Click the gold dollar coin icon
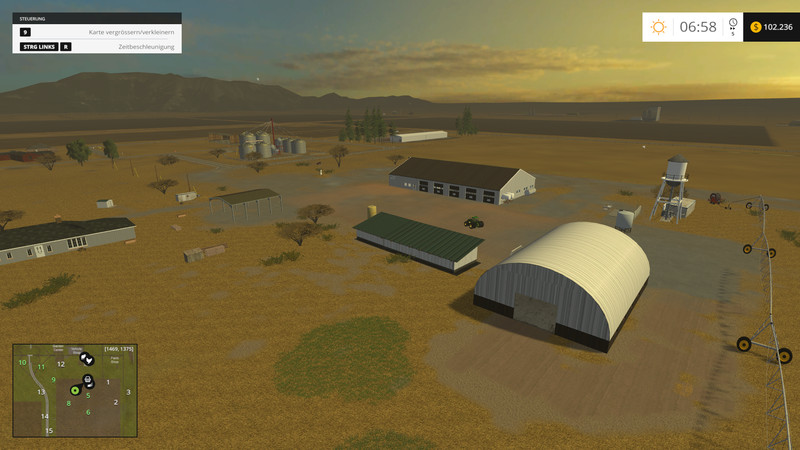The height and width of the screenshot is (450, 800). (755, 27)
